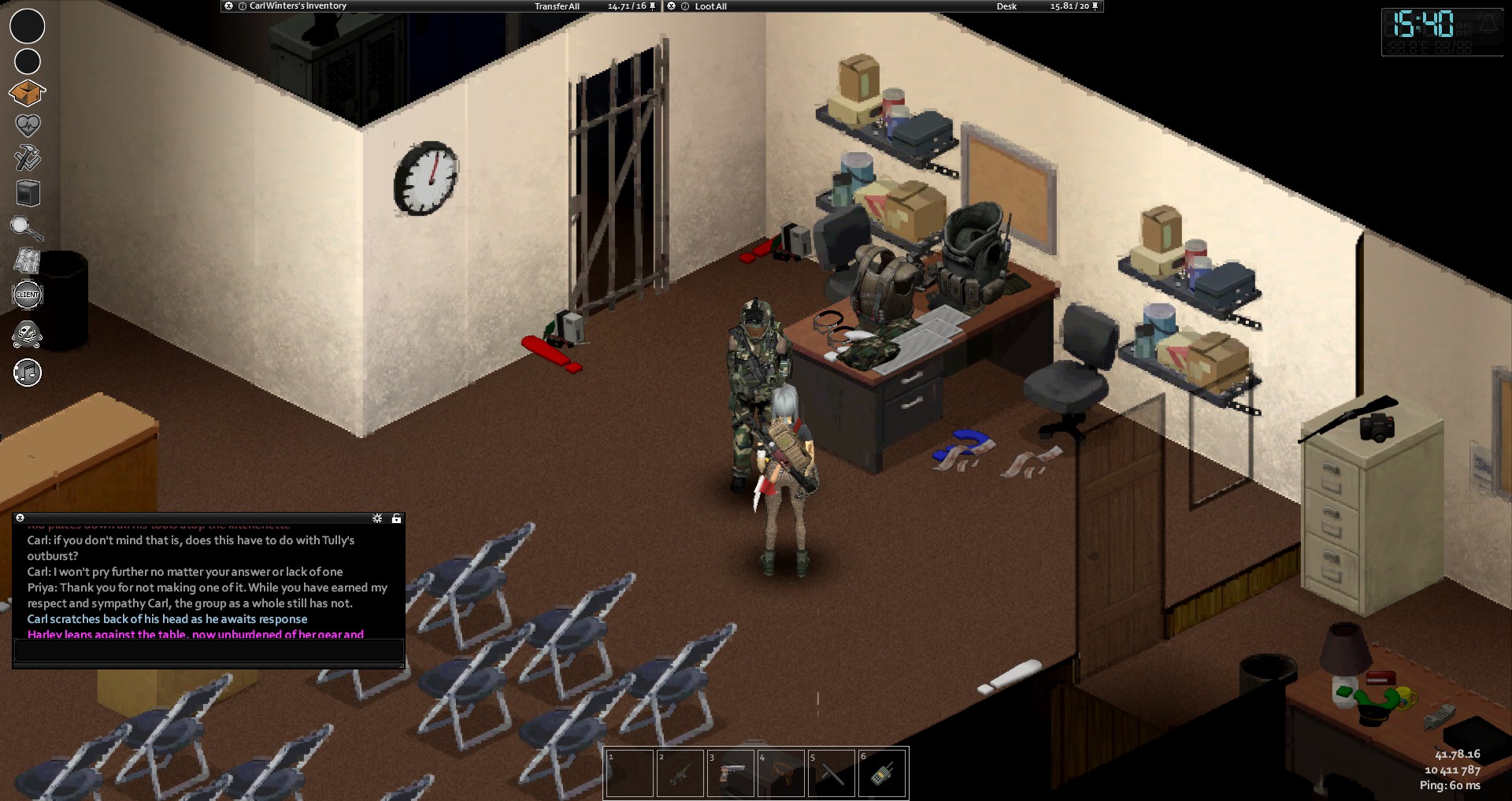The width and height of the screenshot is (1512, 801).
Task: Select the pistol in hotbar slot 3
Action: pyautogui.click(x=730, y=773)
